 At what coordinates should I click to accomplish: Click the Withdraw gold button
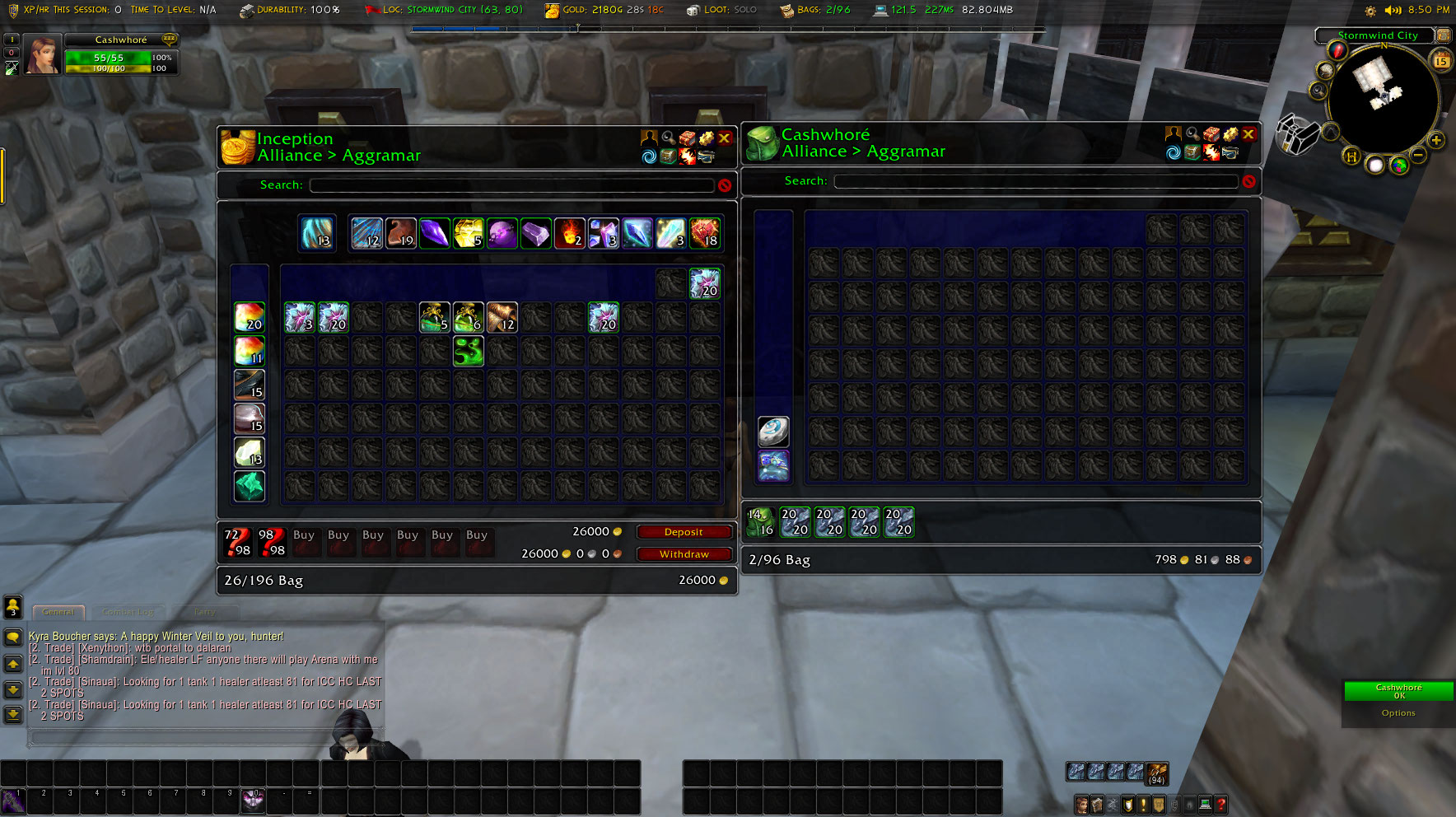[684, 554]
